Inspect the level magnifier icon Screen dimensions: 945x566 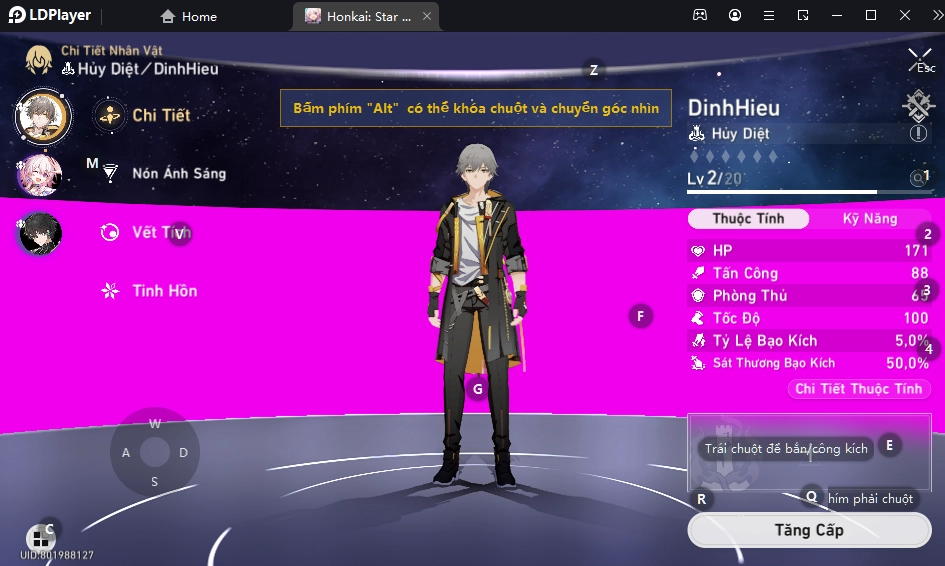tap(917, 178)
